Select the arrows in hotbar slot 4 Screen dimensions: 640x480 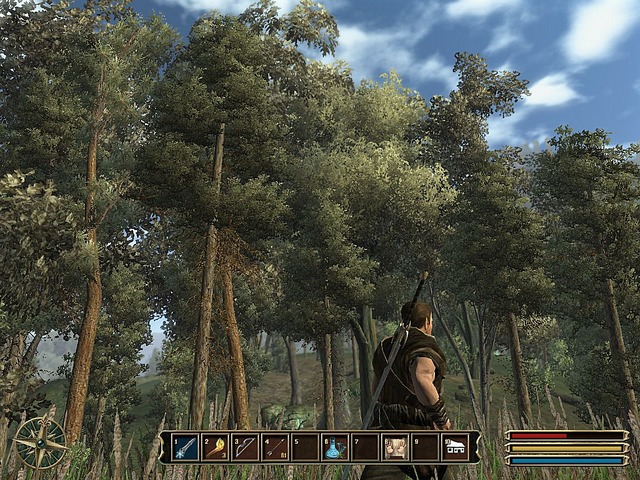pyautogui.click(x=275, y=447)
